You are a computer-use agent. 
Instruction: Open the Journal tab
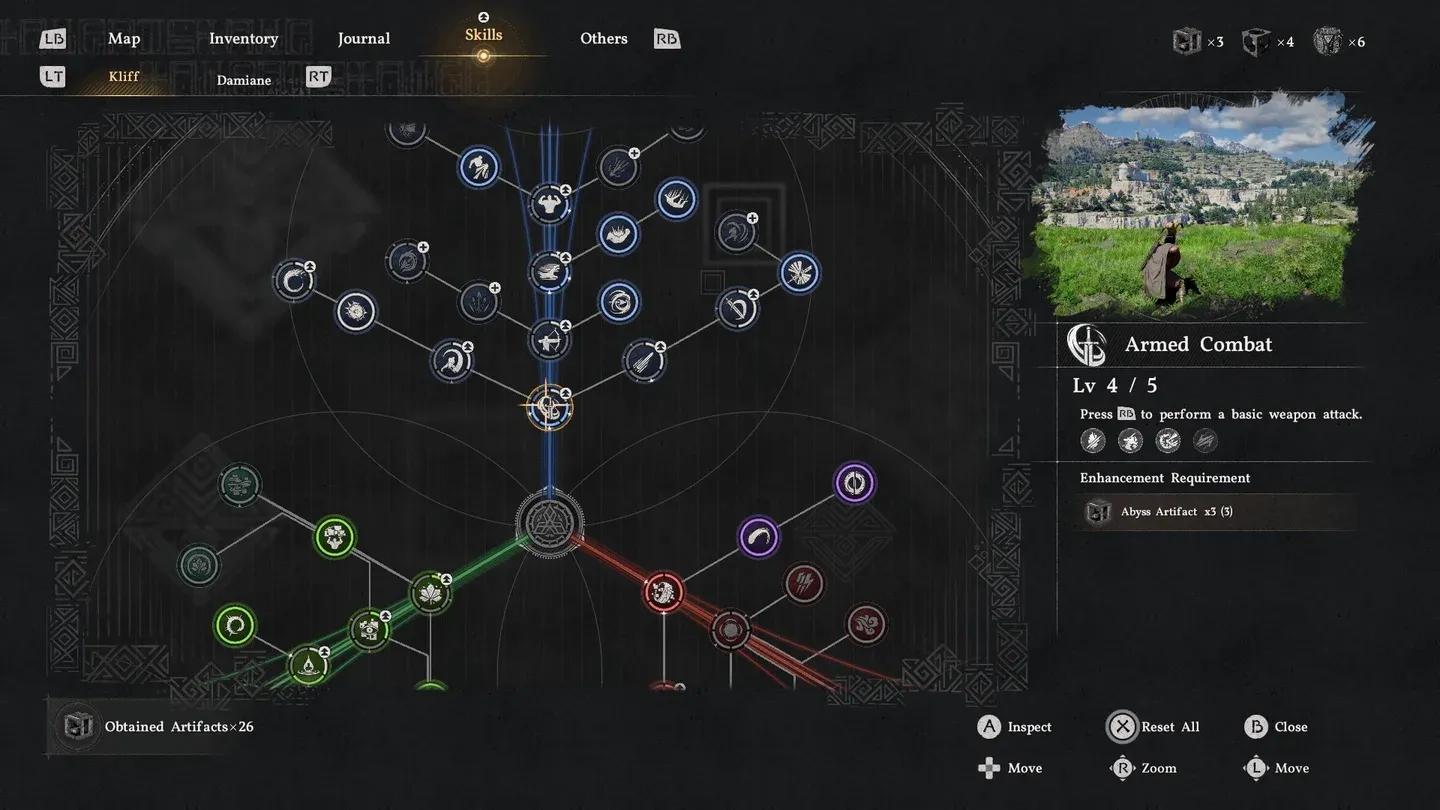point(363,38)
